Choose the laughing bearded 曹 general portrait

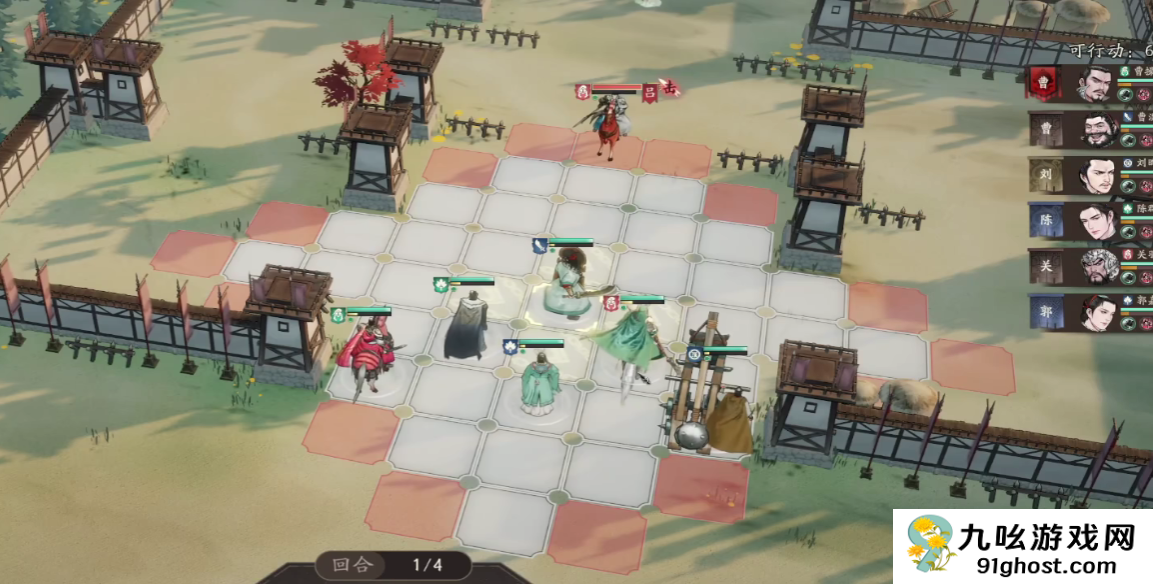click(x=1096, y=130)
